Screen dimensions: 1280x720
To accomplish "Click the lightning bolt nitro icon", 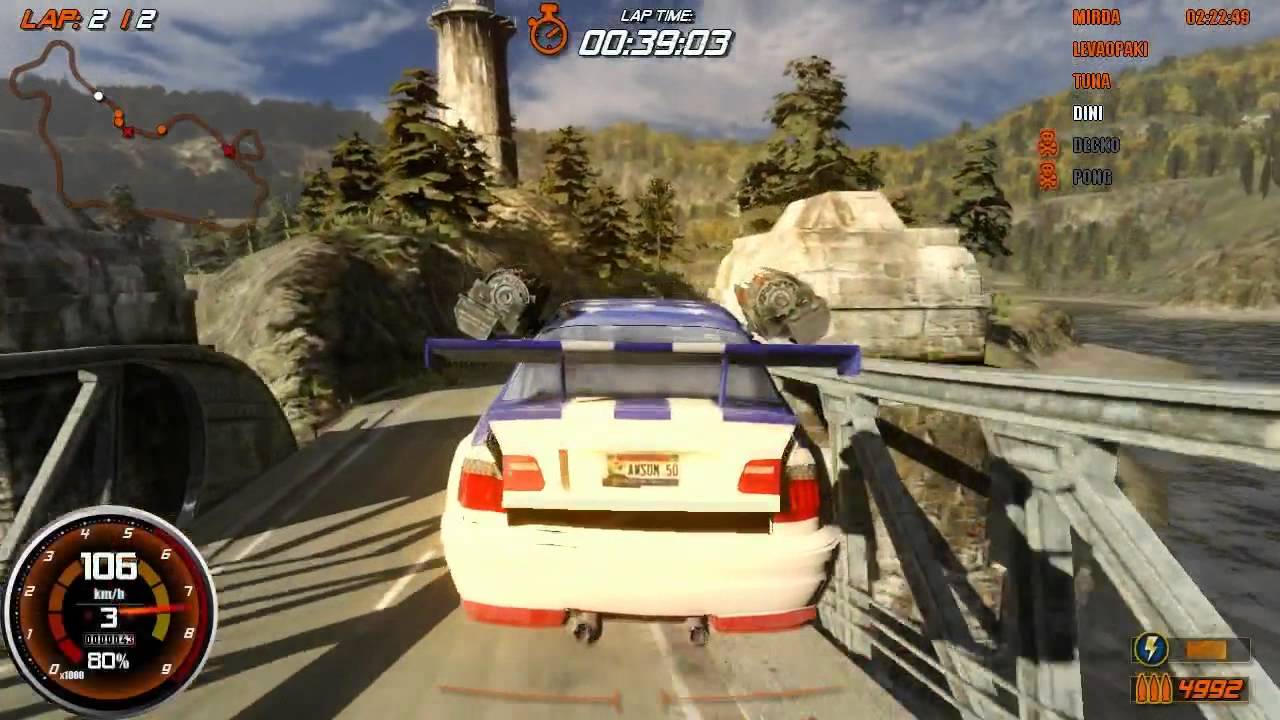I will pos(1150,650).
